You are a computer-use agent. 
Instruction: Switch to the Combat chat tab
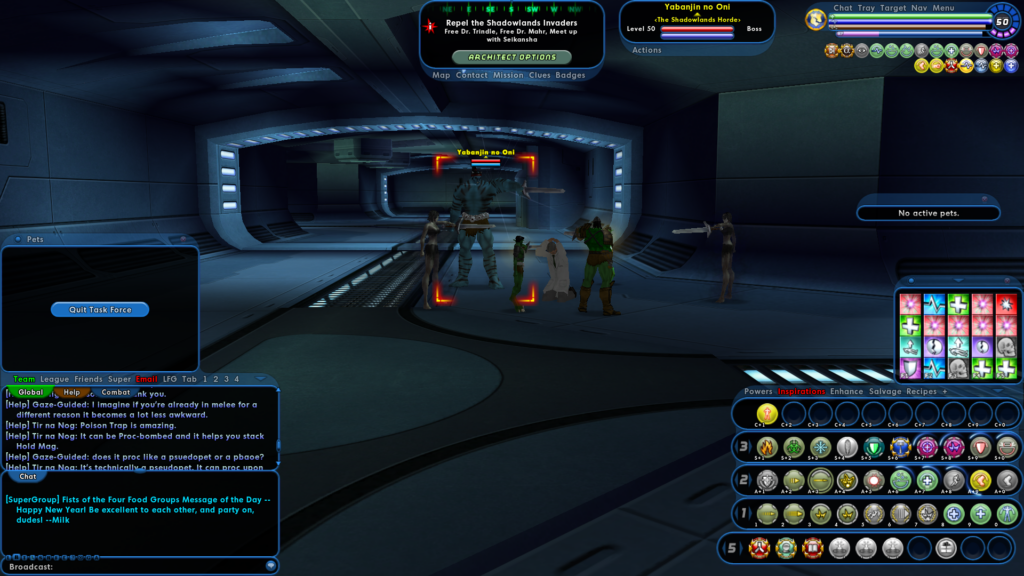pyautogui.click(x=116, y=392)
